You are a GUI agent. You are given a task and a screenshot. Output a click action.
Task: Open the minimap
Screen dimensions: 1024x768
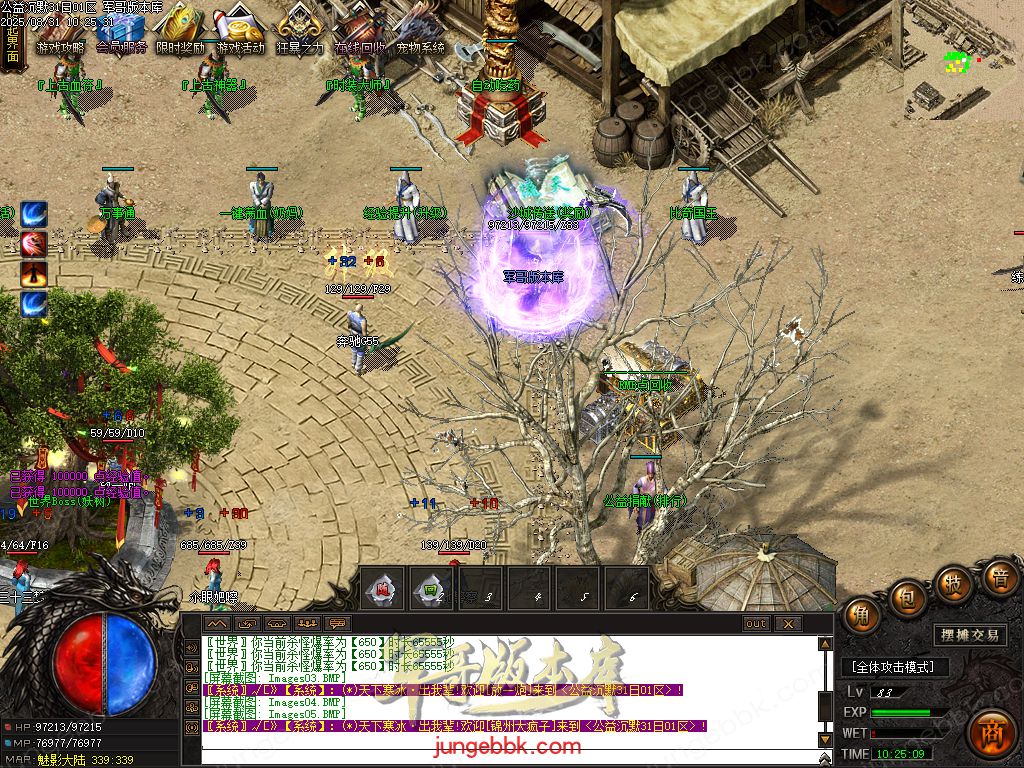pyautogui.click(x=964, y=58)
